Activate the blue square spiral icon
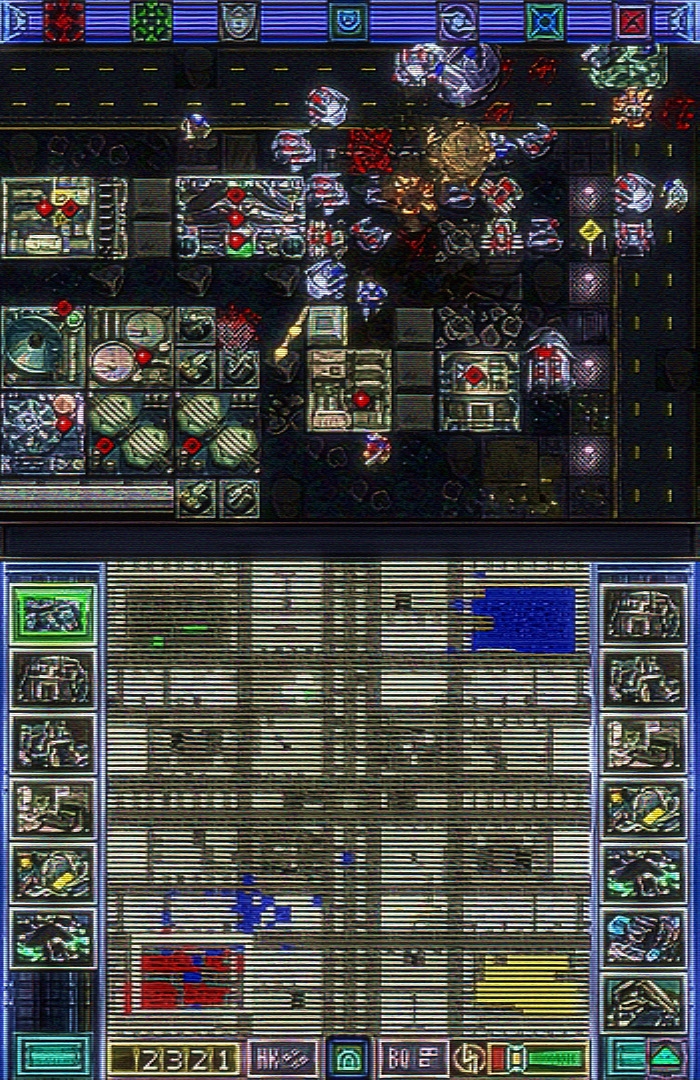The width and height of the screenshot is (700, 1080). click(x=348, y=20)
